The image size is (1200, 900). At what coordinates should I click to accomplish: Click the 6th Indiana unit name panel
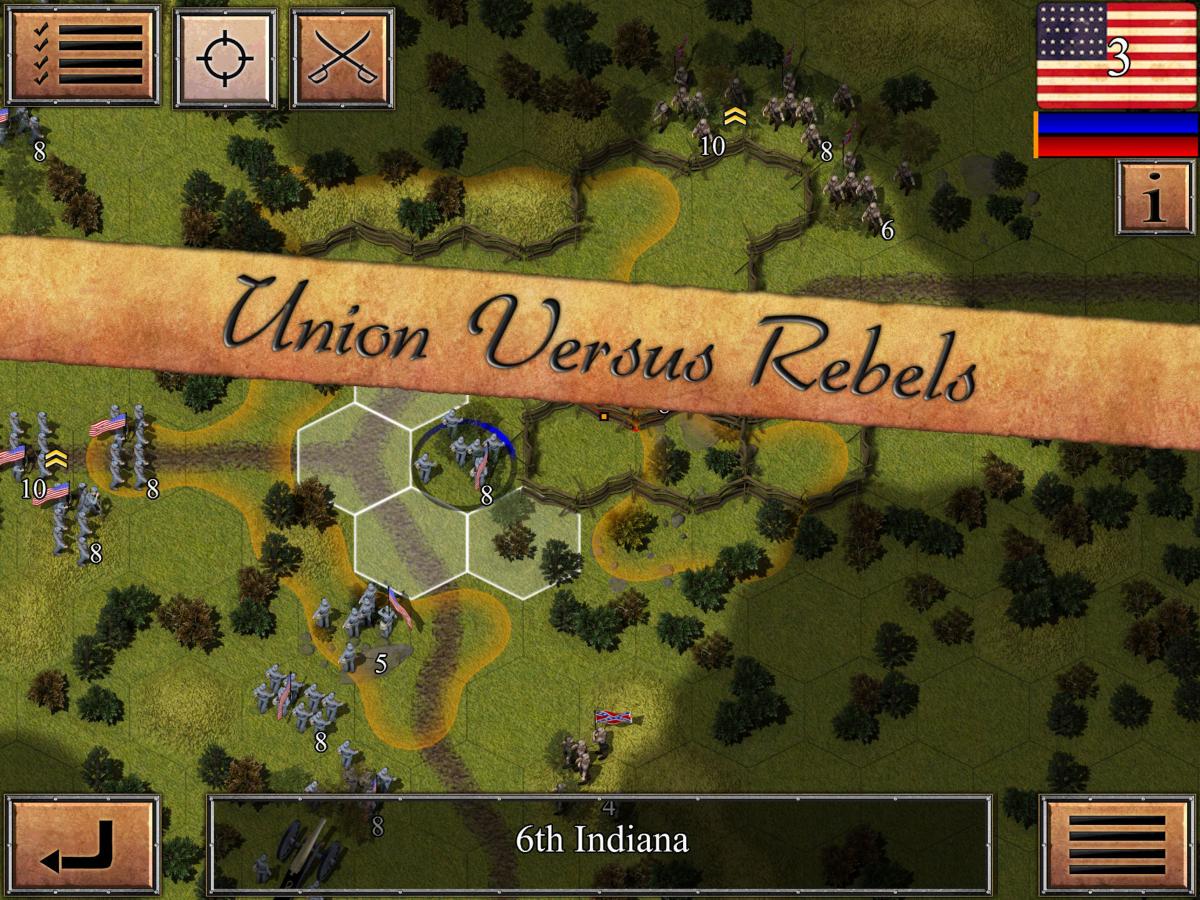pyautogui.click(x=600, y=840)
